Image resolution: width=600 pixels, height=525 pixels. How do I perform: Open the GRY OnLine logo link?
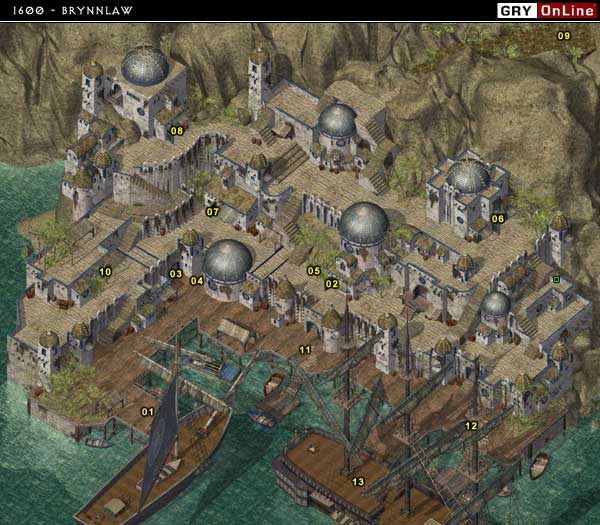click(x=545, y=11)
